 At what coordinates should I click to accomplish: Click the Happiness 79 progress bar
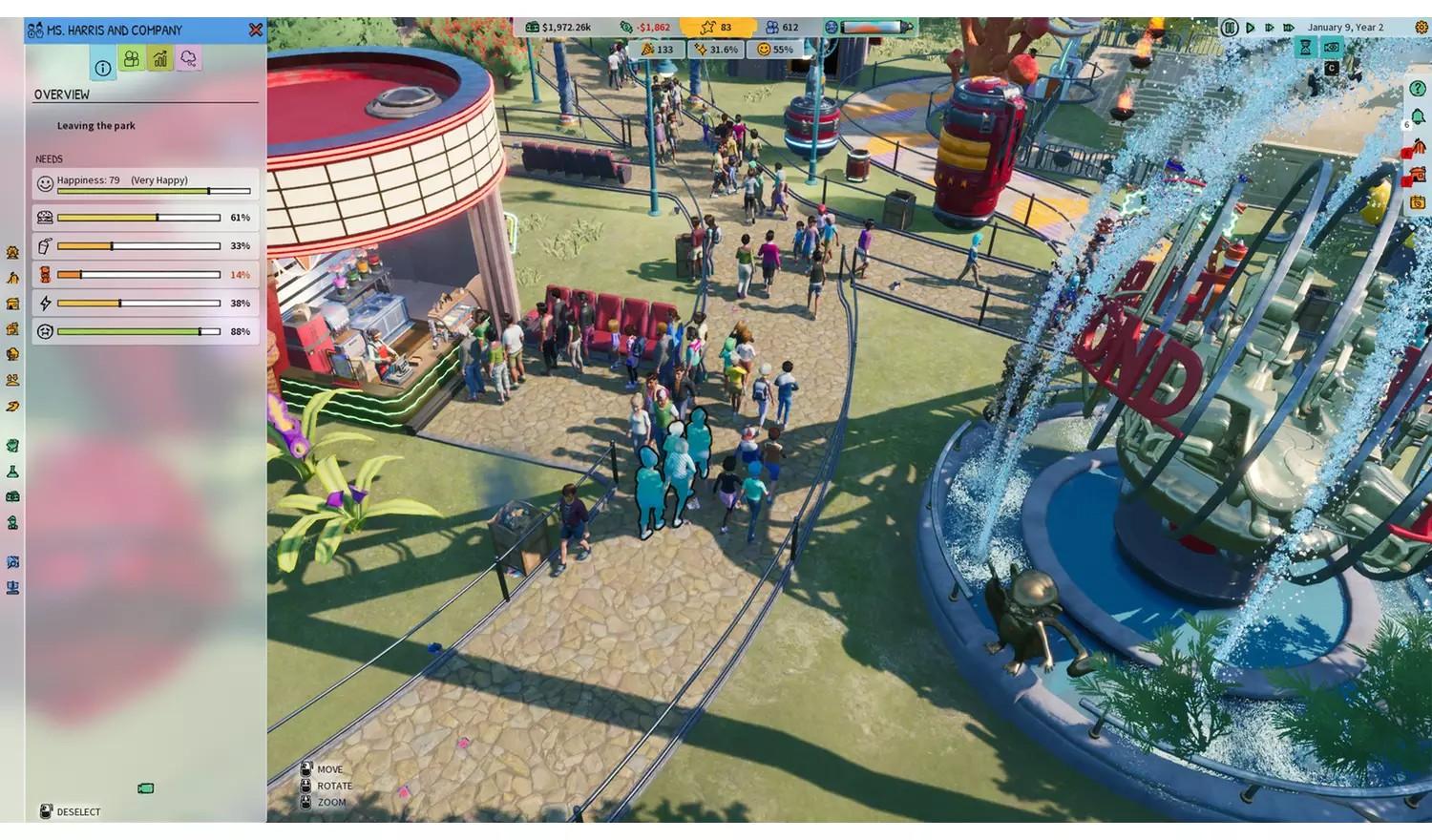(143, 181)
